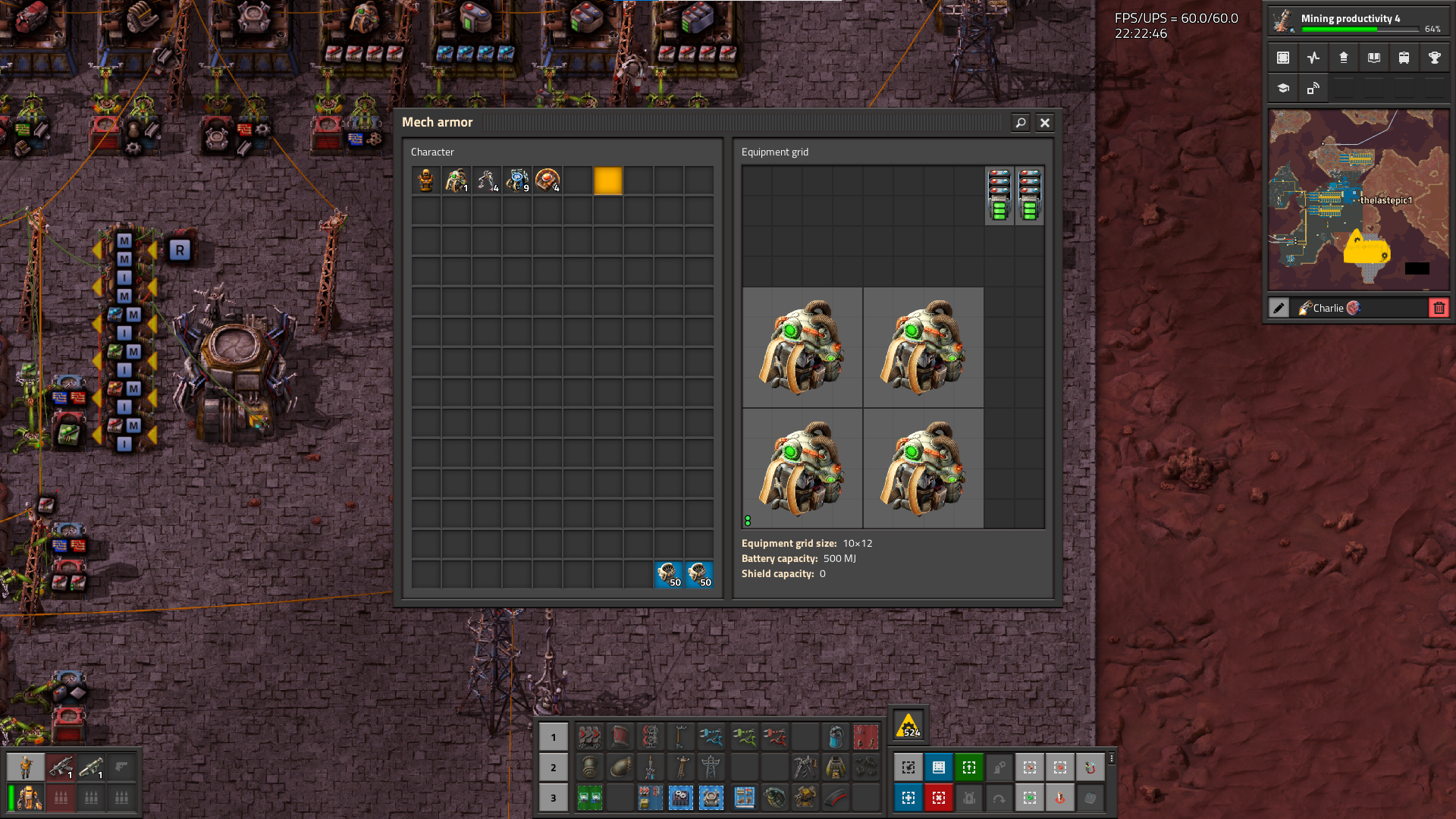Expand the quickbar shortcut options menu
The width and height of the screenshot is (1456, 819).
pos(1112,758)
